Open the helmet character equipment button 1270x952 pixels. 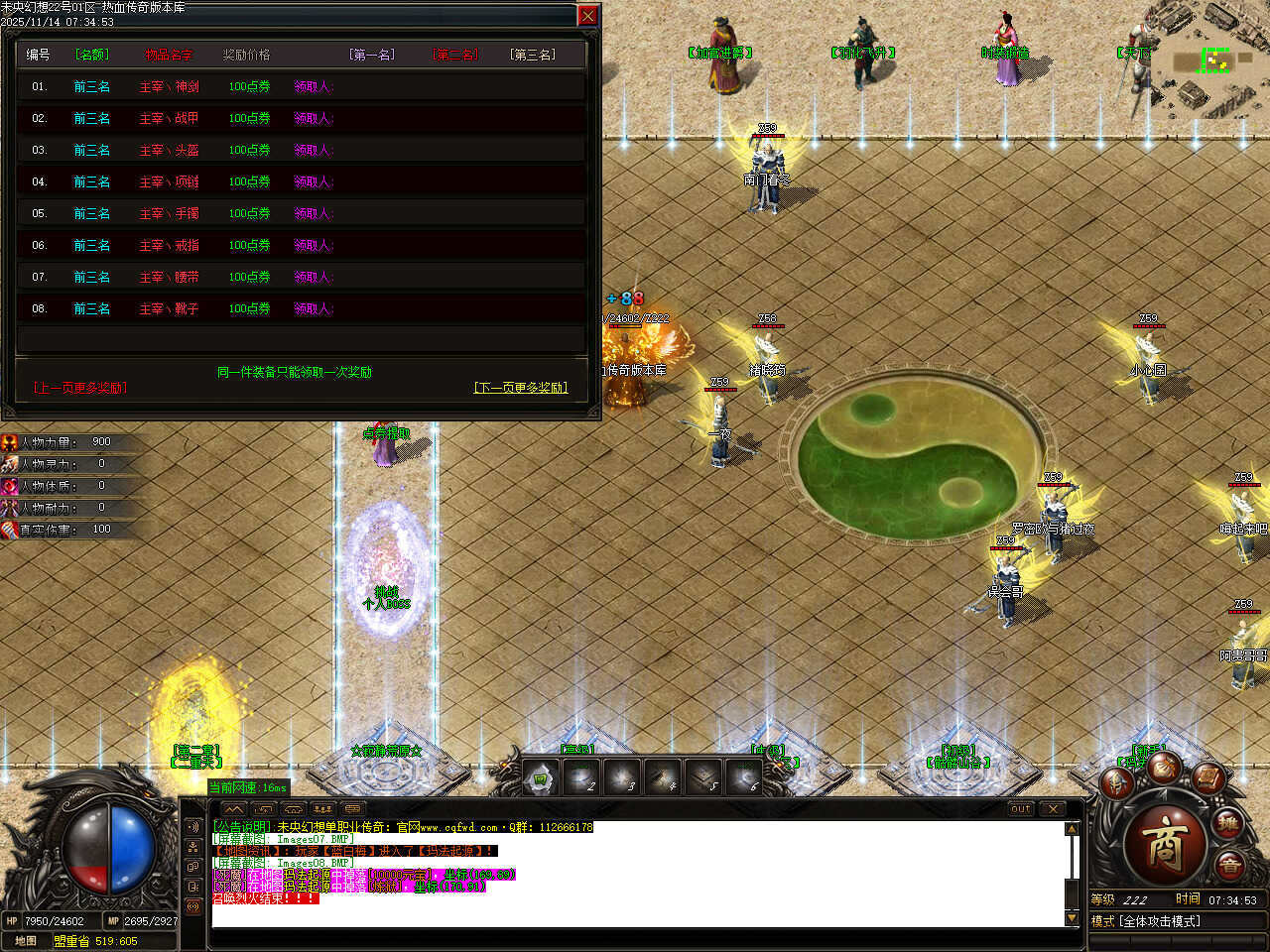[x=1118, y=783]
